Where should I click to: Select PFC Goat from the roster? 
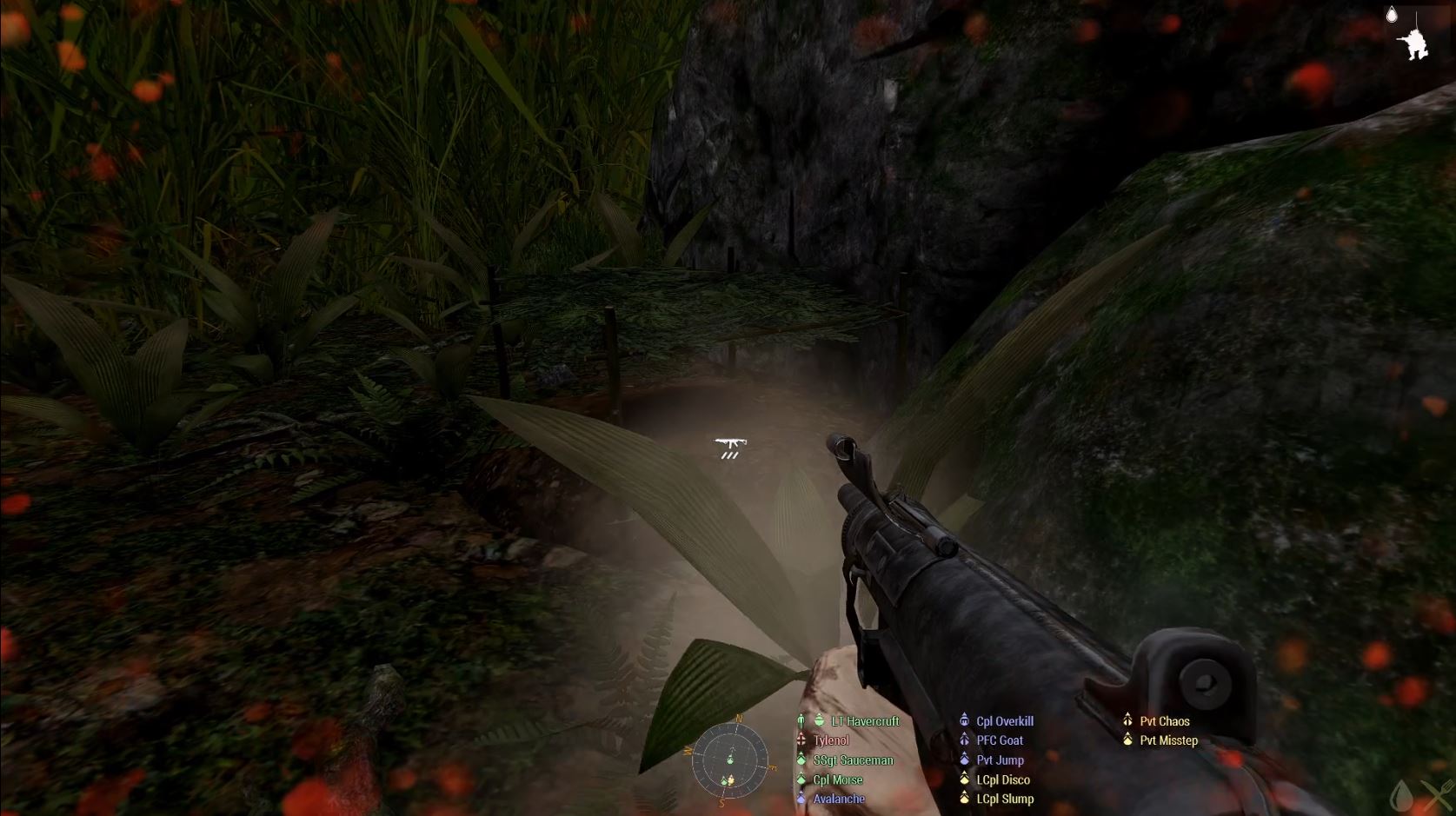[x=999, y=740]
